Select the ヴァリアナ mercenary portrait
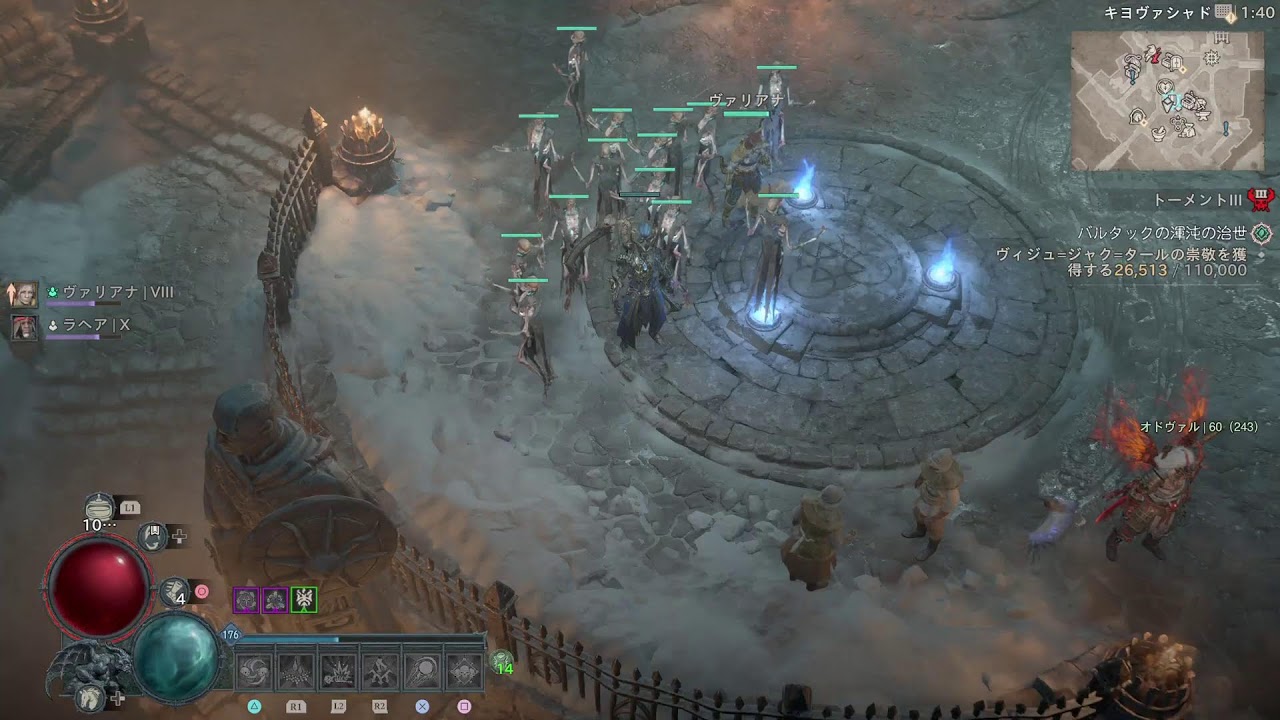 click(25, 293)
